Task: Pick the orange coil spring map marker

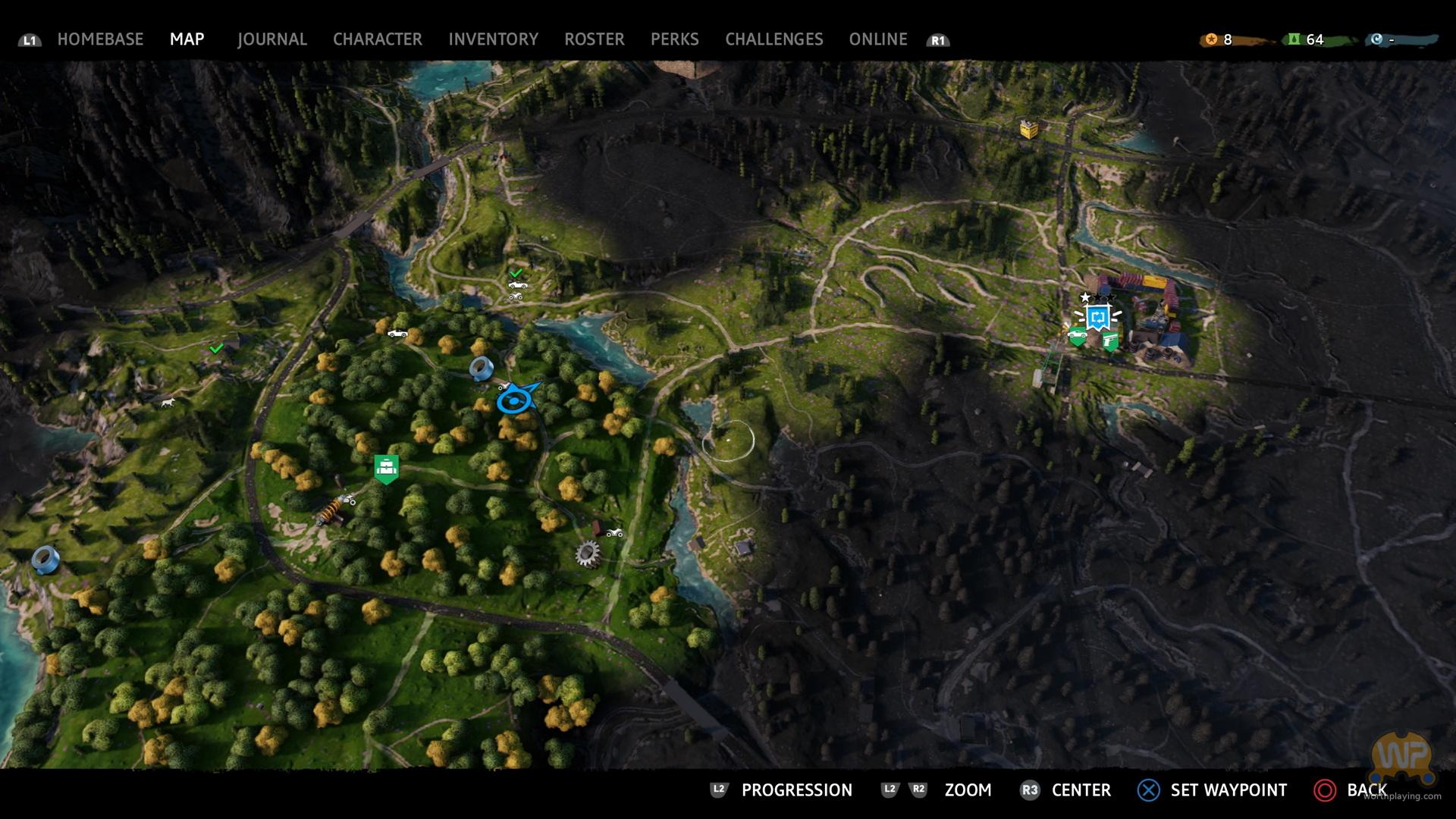Action: [x=331, y=509]
